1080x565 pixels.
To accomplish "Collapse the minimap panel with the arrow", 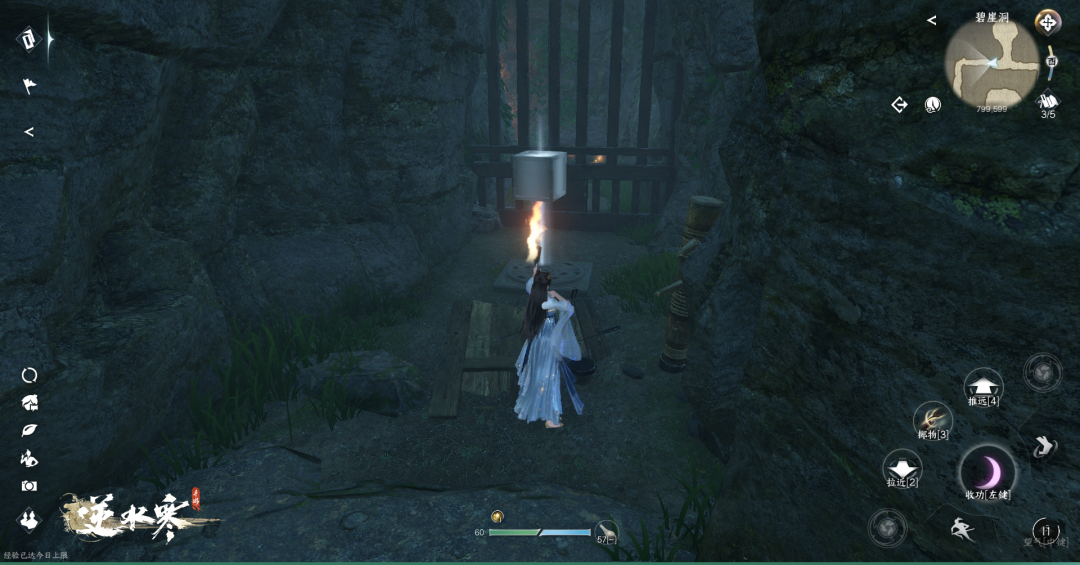I will pyautogui.click(x=931, y=20).
